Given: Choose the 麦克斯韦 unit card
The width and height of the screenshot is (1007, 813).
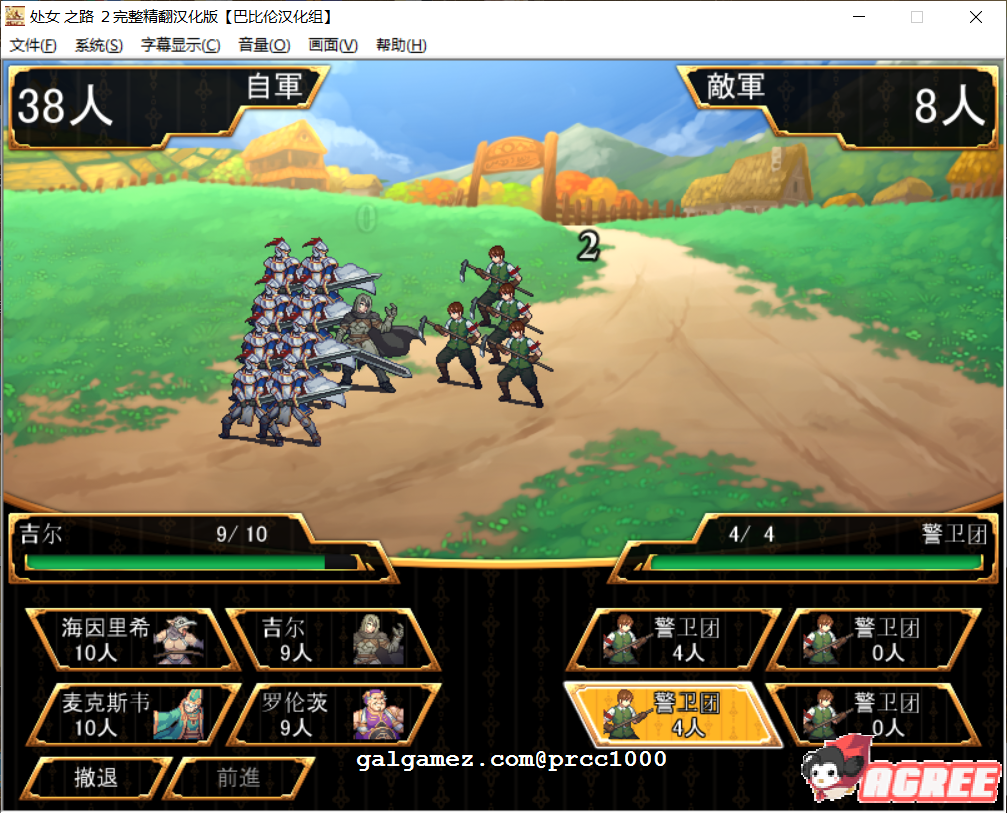Looking at the screenshot, I should pyautogui.click(x=132, y=714).
